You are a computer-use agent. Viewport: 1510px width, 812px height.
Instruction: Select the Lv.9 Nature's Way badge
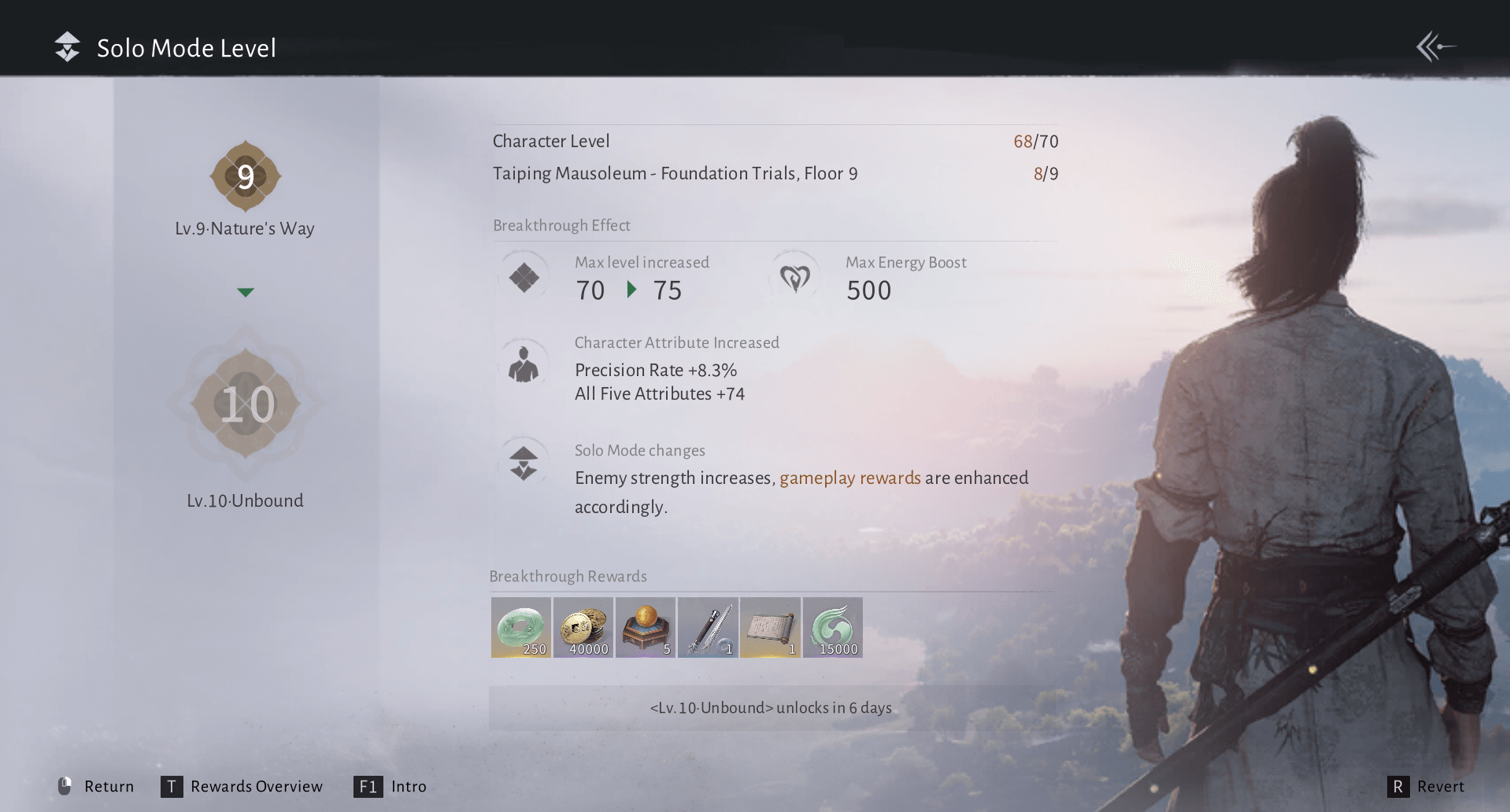[x=245, y=176]
